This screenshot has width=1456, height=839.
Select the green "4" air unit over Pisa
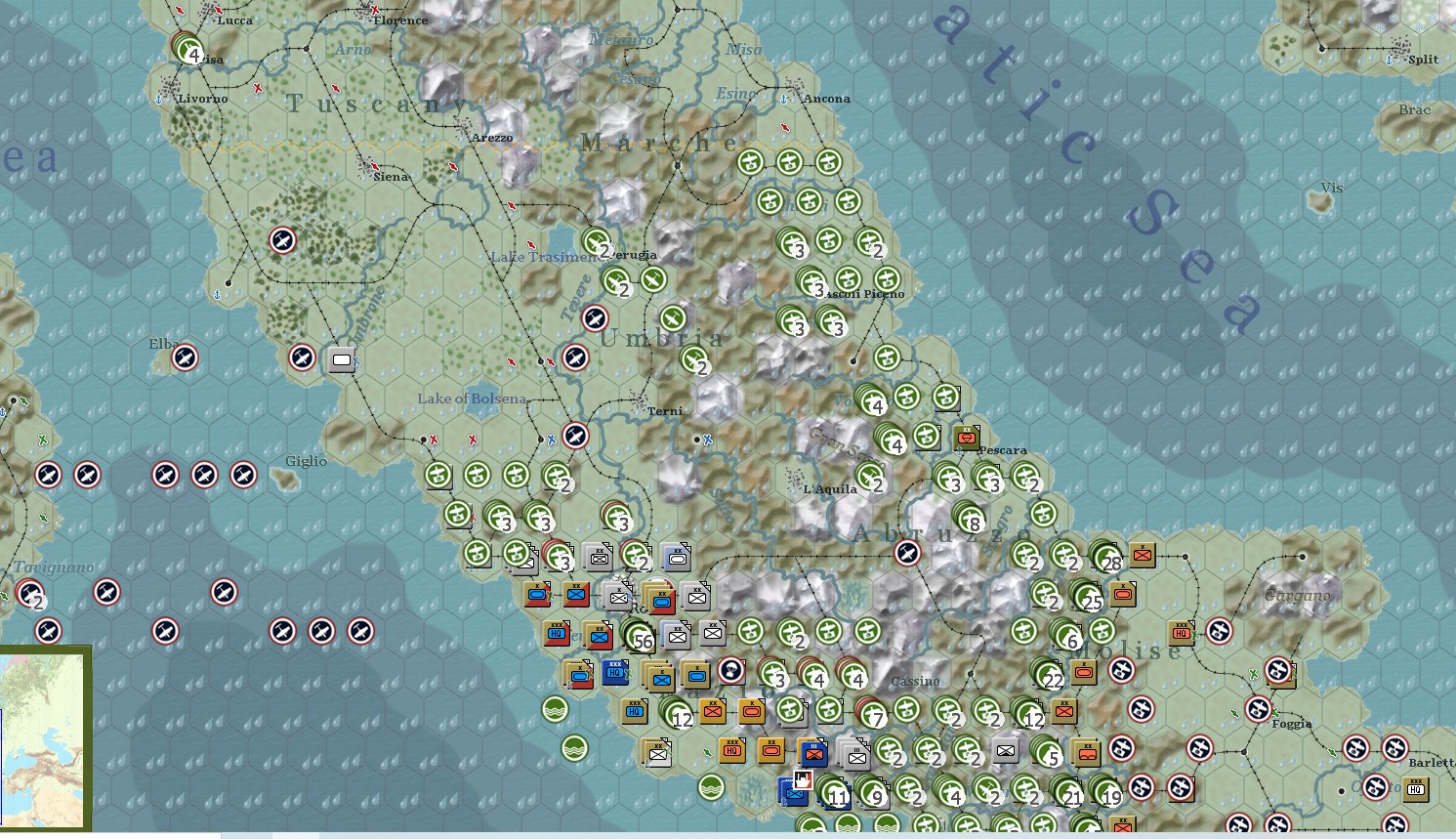pos(192,55)
